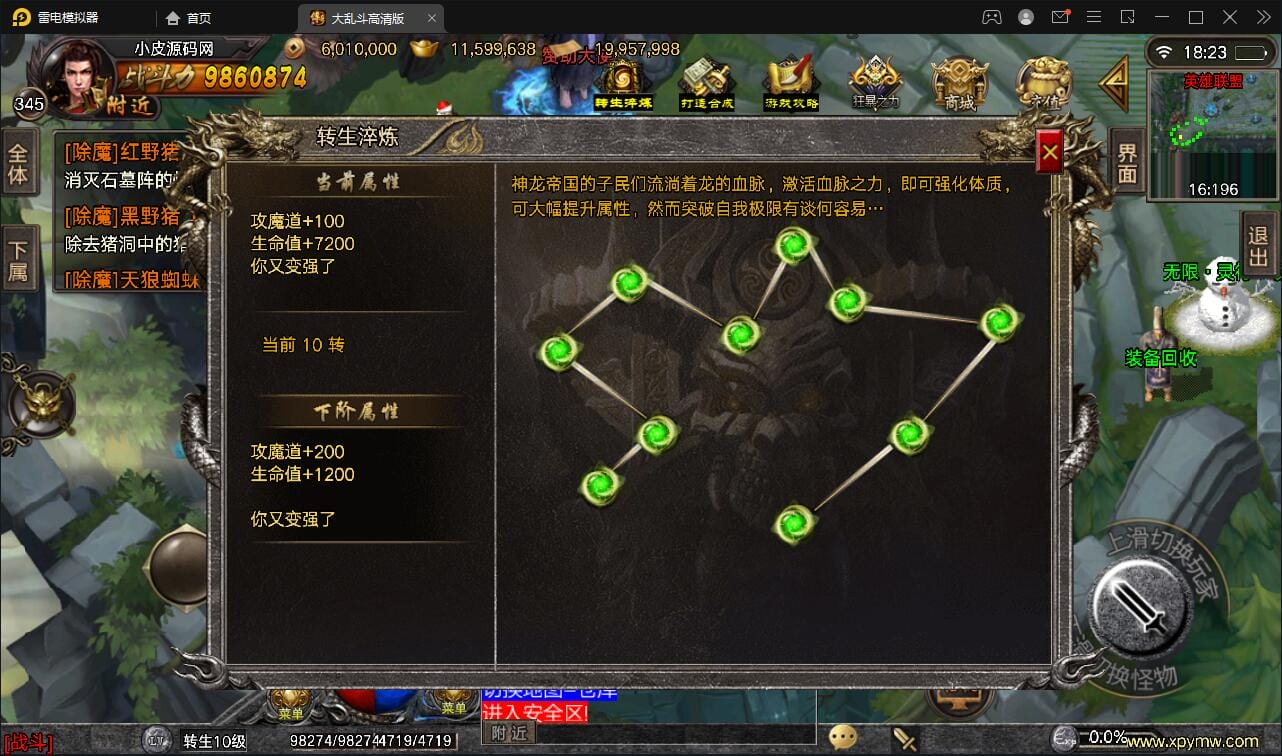
Task: Activate the topmost green gem node
Action: tap(791, 245)
